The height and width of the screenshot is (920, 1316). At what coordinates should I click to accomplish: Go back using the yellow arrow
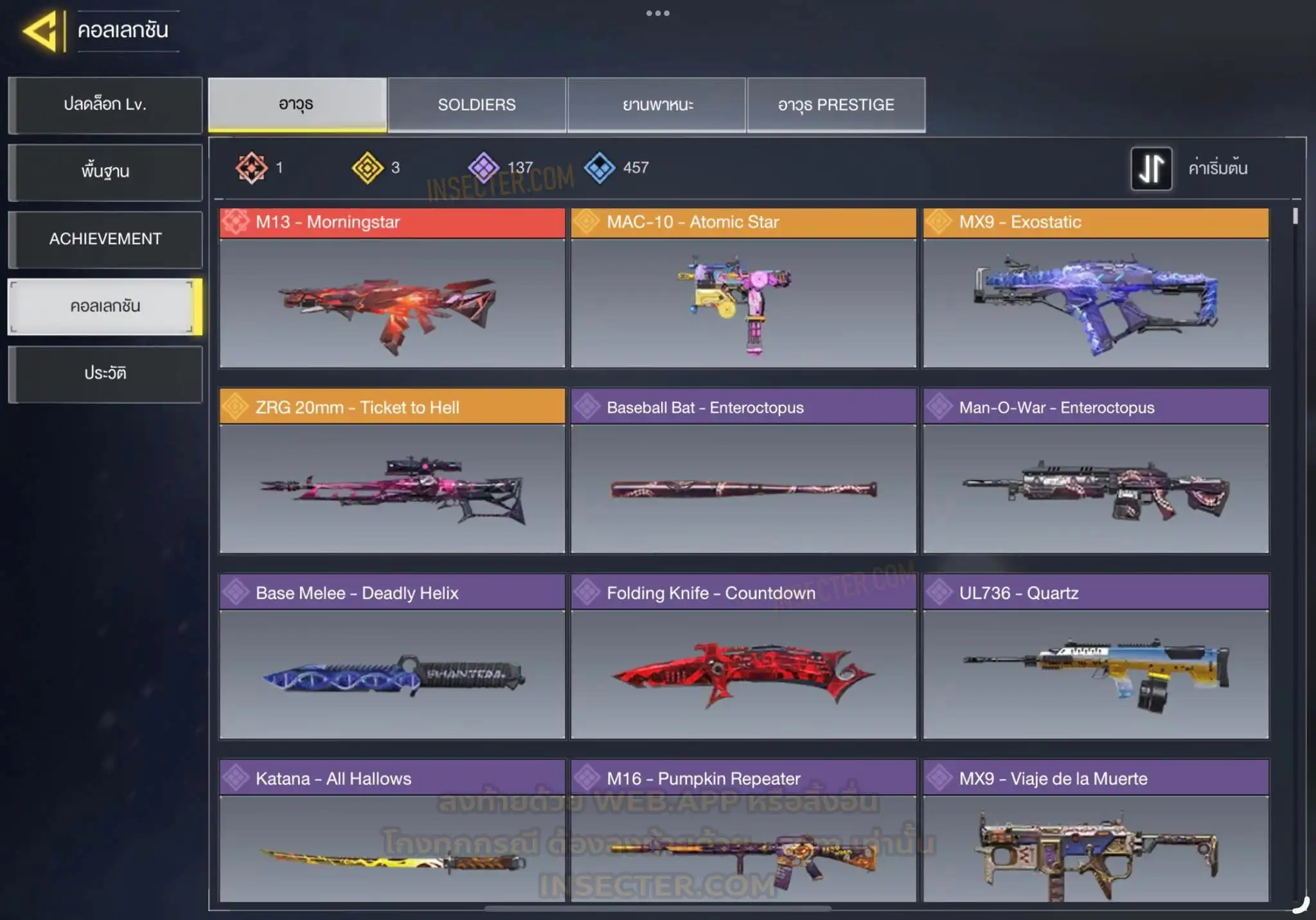pos(41,31)
